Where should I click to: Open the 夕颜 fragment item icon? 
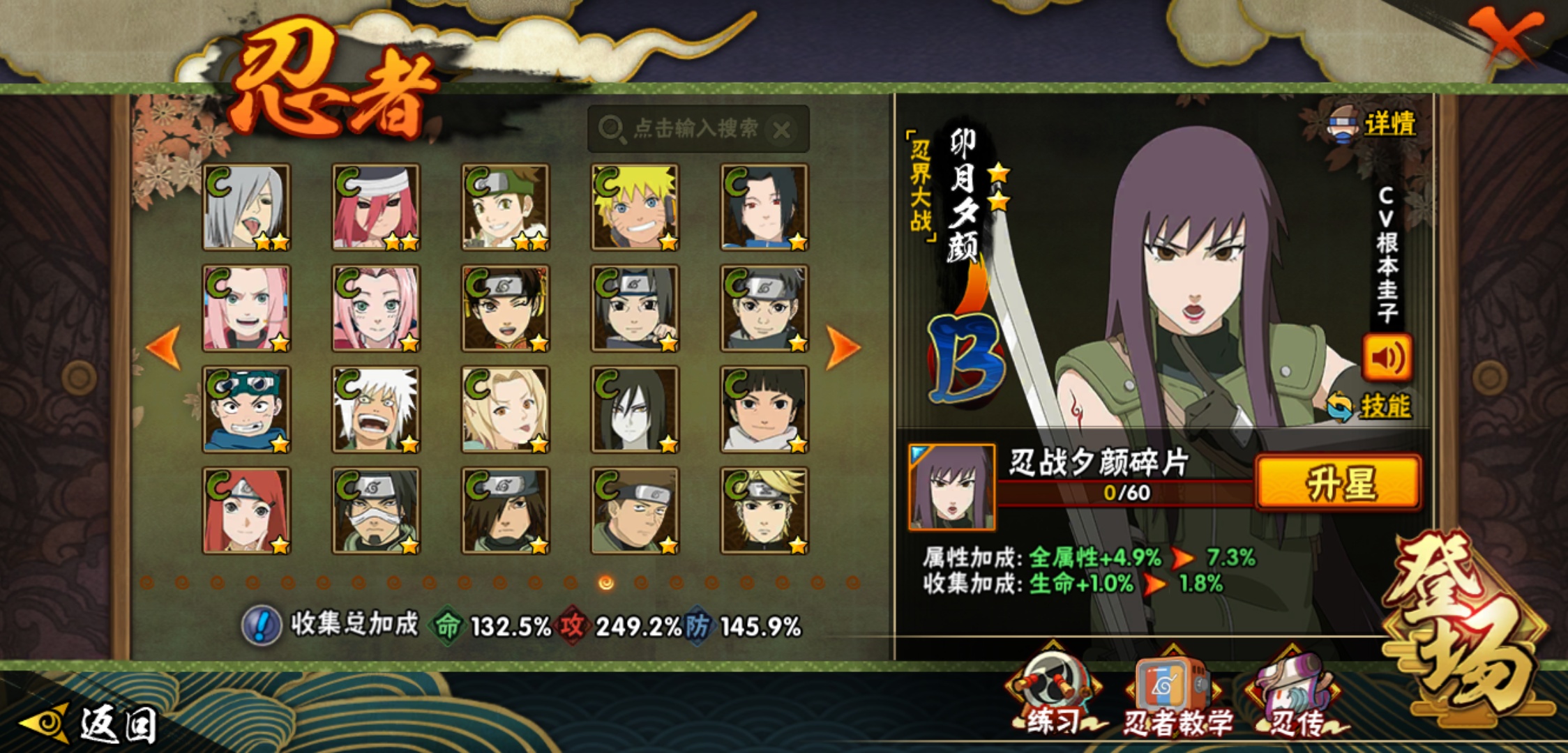[x=952, y=487]
